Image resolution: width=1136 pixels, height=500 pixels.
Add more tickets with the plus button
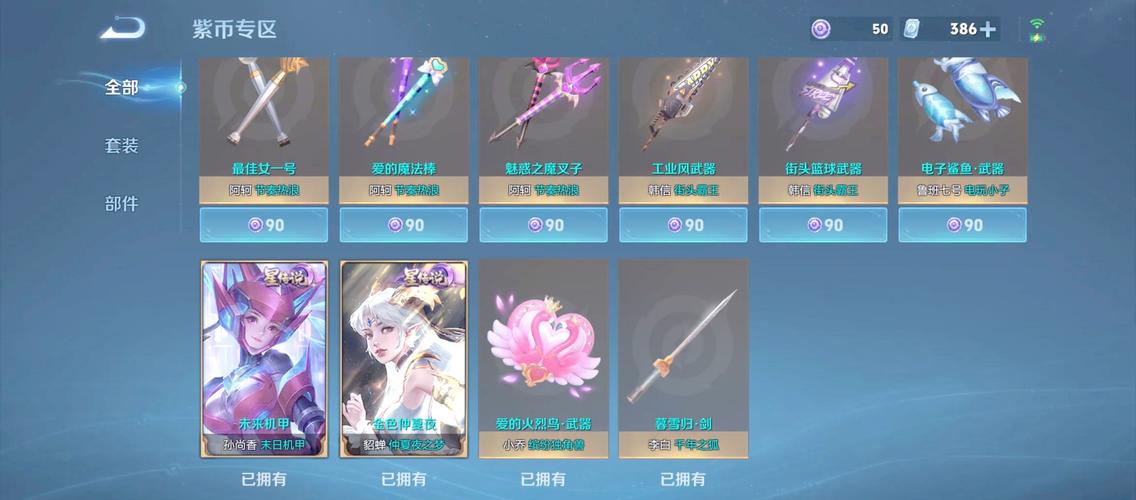988,29
